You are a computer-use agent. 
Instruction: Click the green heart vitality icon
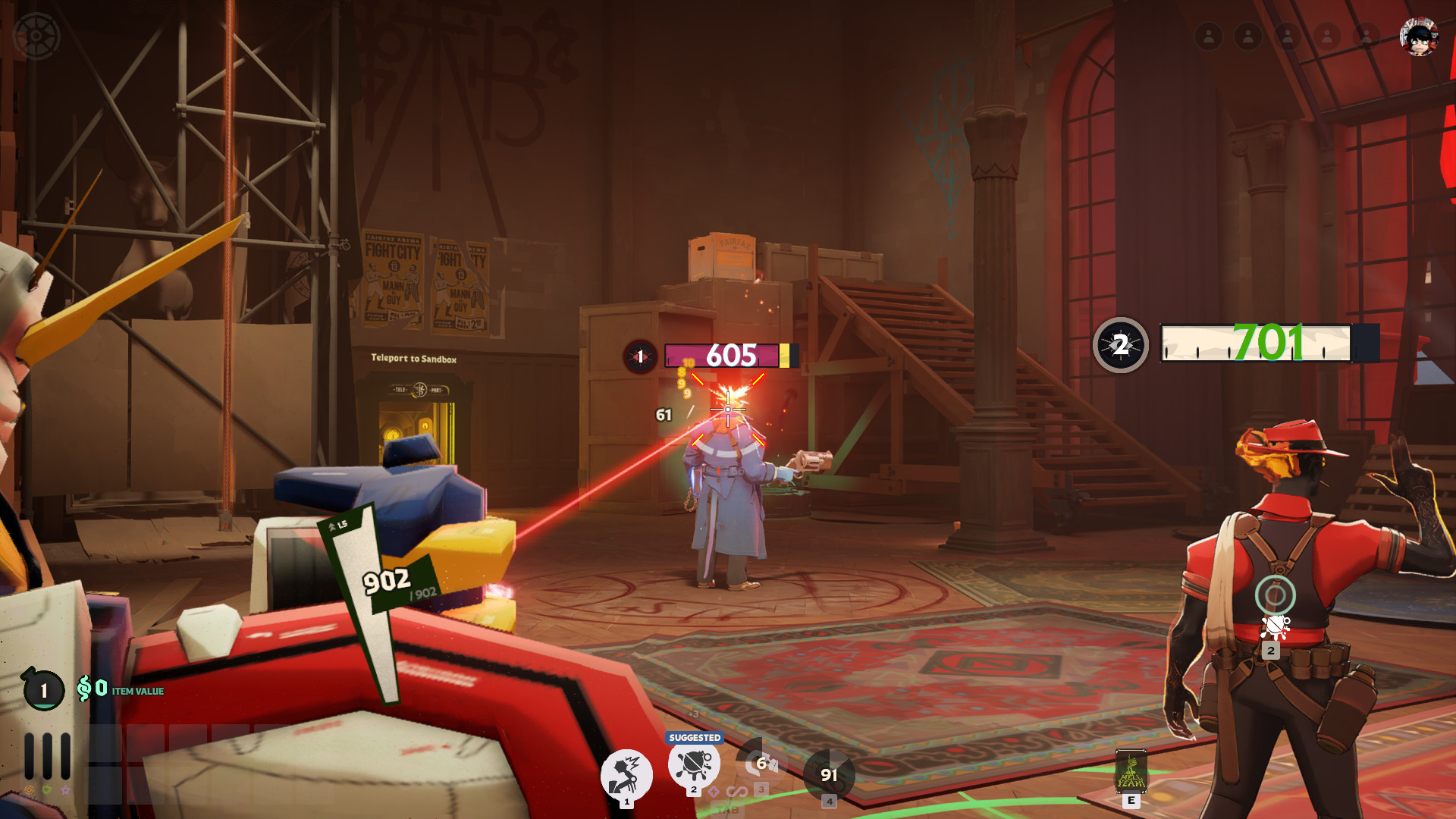tap(47, 790)
